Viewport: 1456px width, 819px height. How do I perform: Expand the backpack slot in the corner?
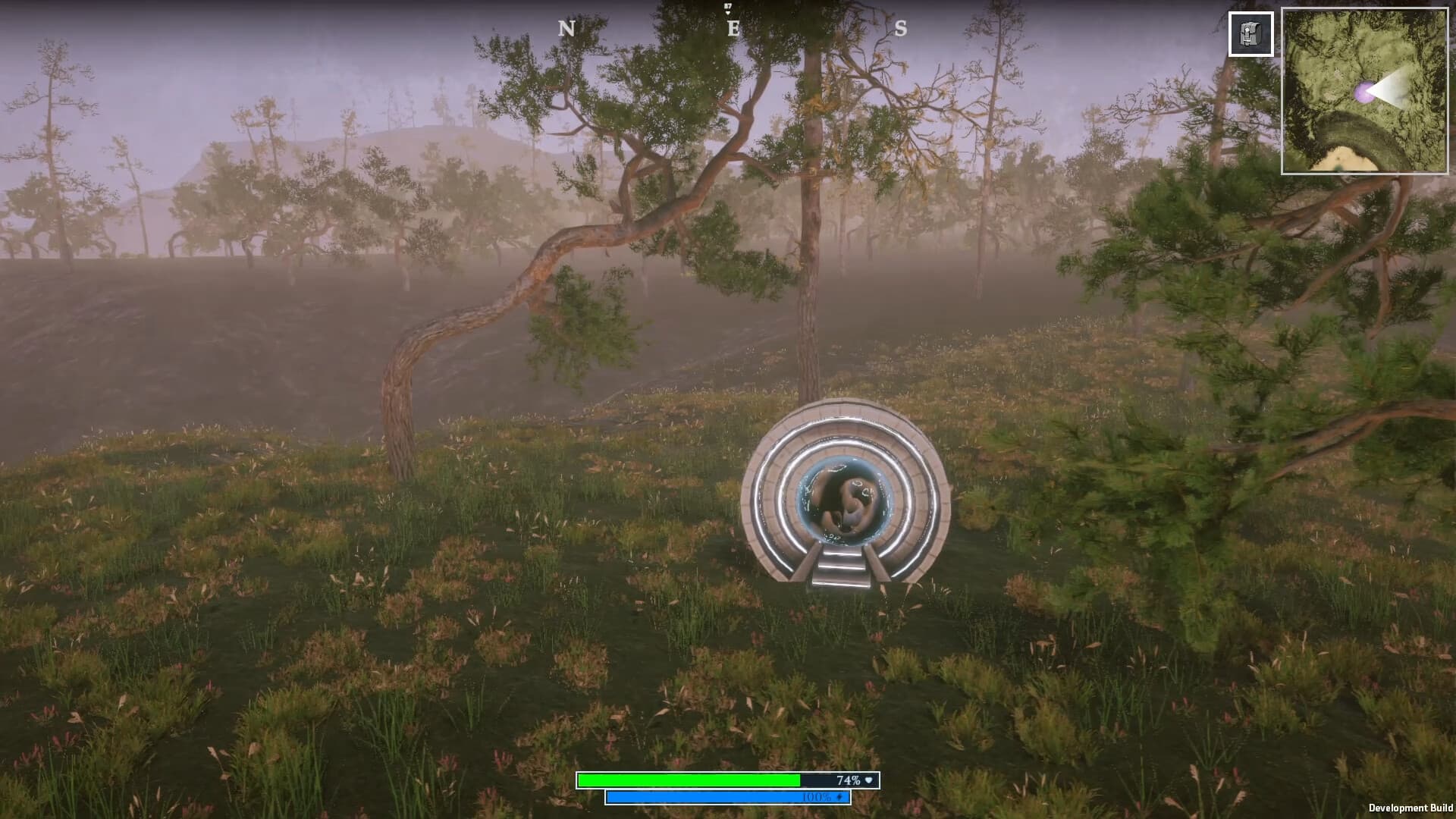(1250, 33)
